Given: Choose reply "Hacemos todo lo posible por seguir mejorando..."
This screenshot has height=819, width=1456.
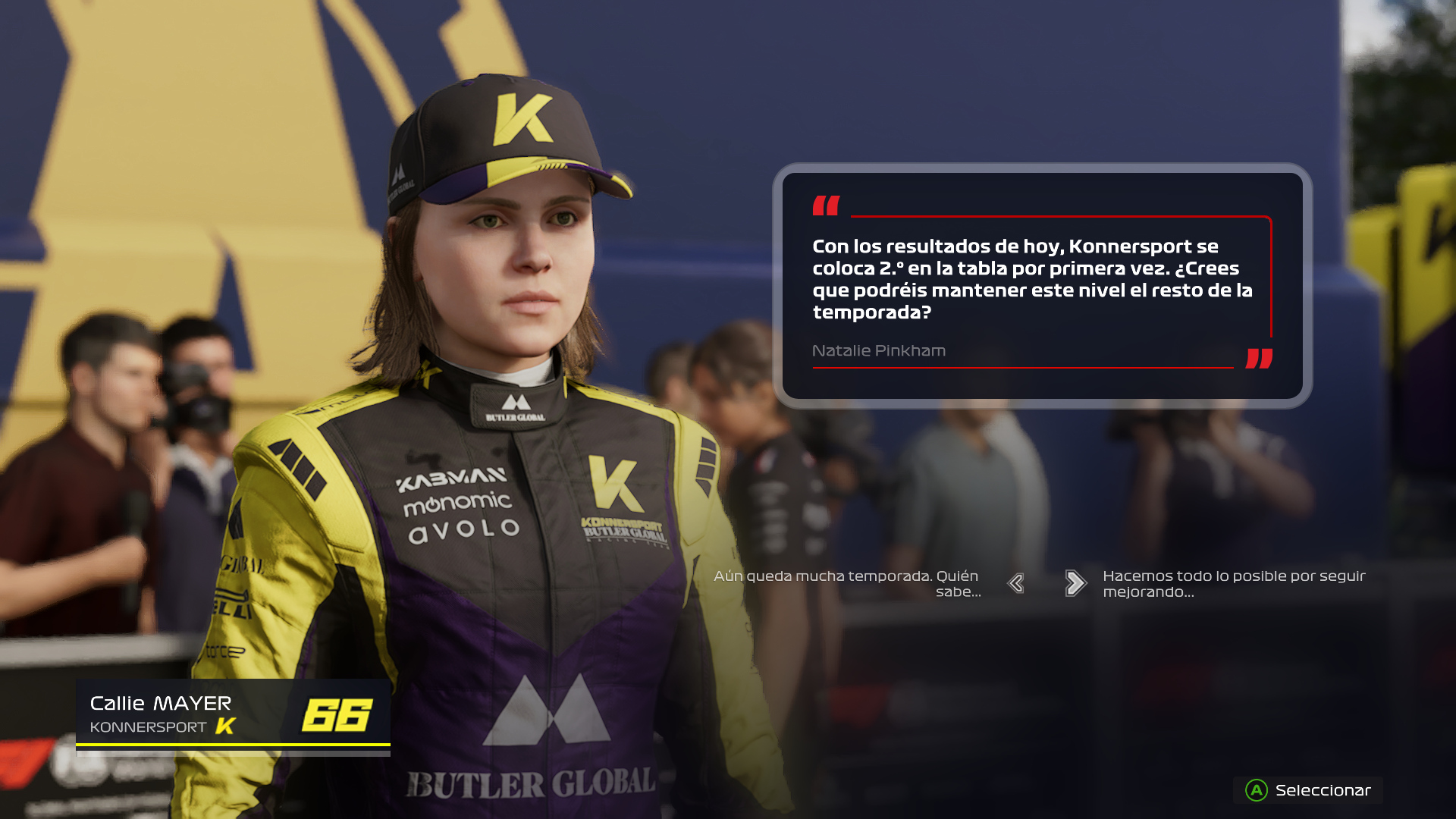Looking at the screenshot, I should [x=1234, y=584].
